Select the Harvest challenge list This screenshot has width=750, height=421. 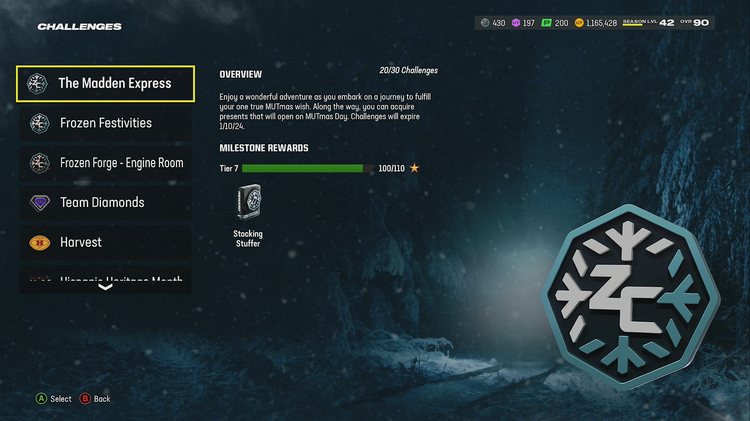click(x=105, y=242)
